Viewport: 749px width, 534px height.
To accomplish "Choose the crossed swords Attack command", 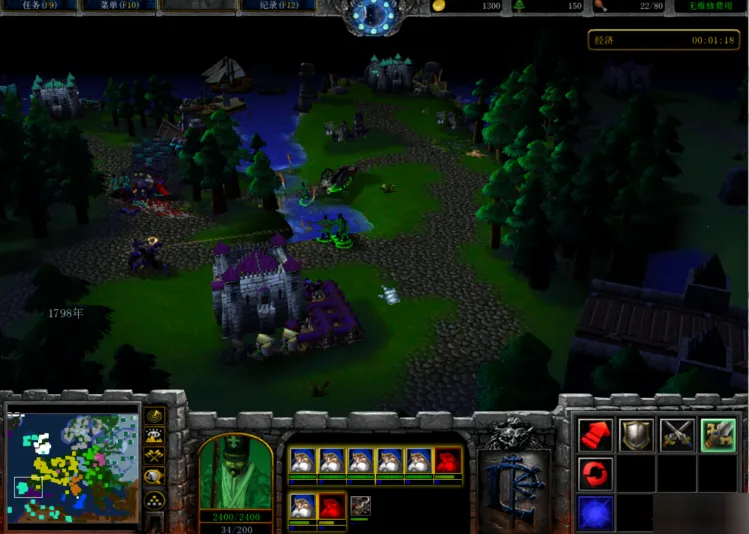I will pos(677,434).
